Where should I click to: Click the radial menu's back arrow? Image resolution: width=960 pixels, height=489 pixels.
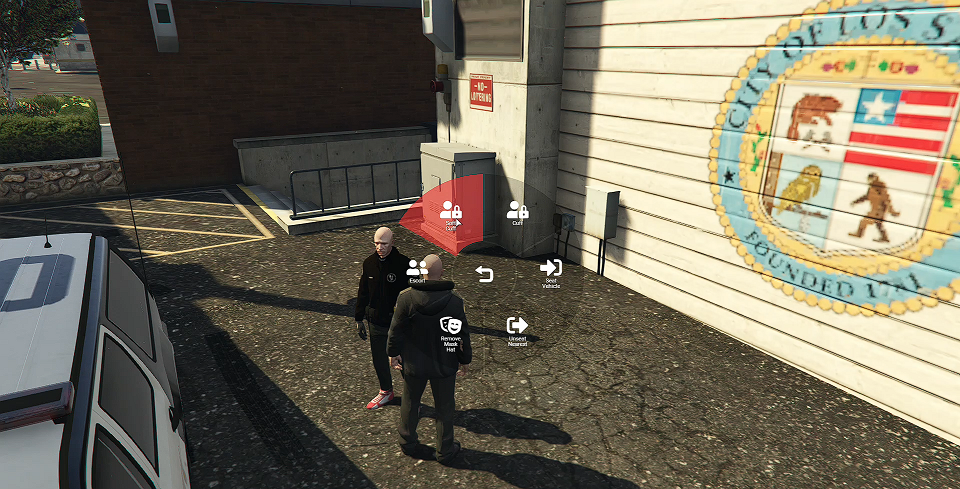(484, 274)
